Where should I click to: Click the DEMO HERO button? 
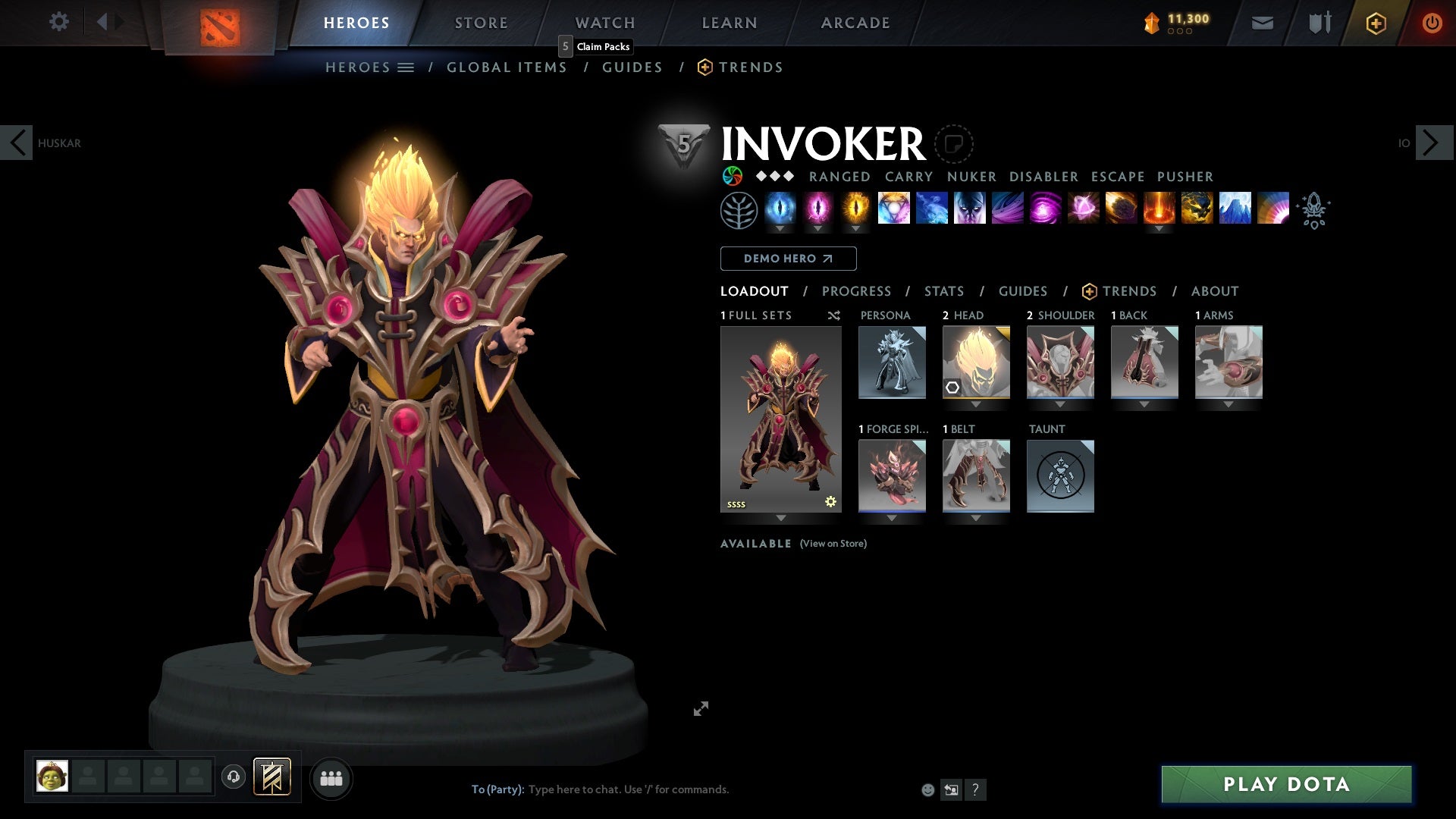(787, 259)
